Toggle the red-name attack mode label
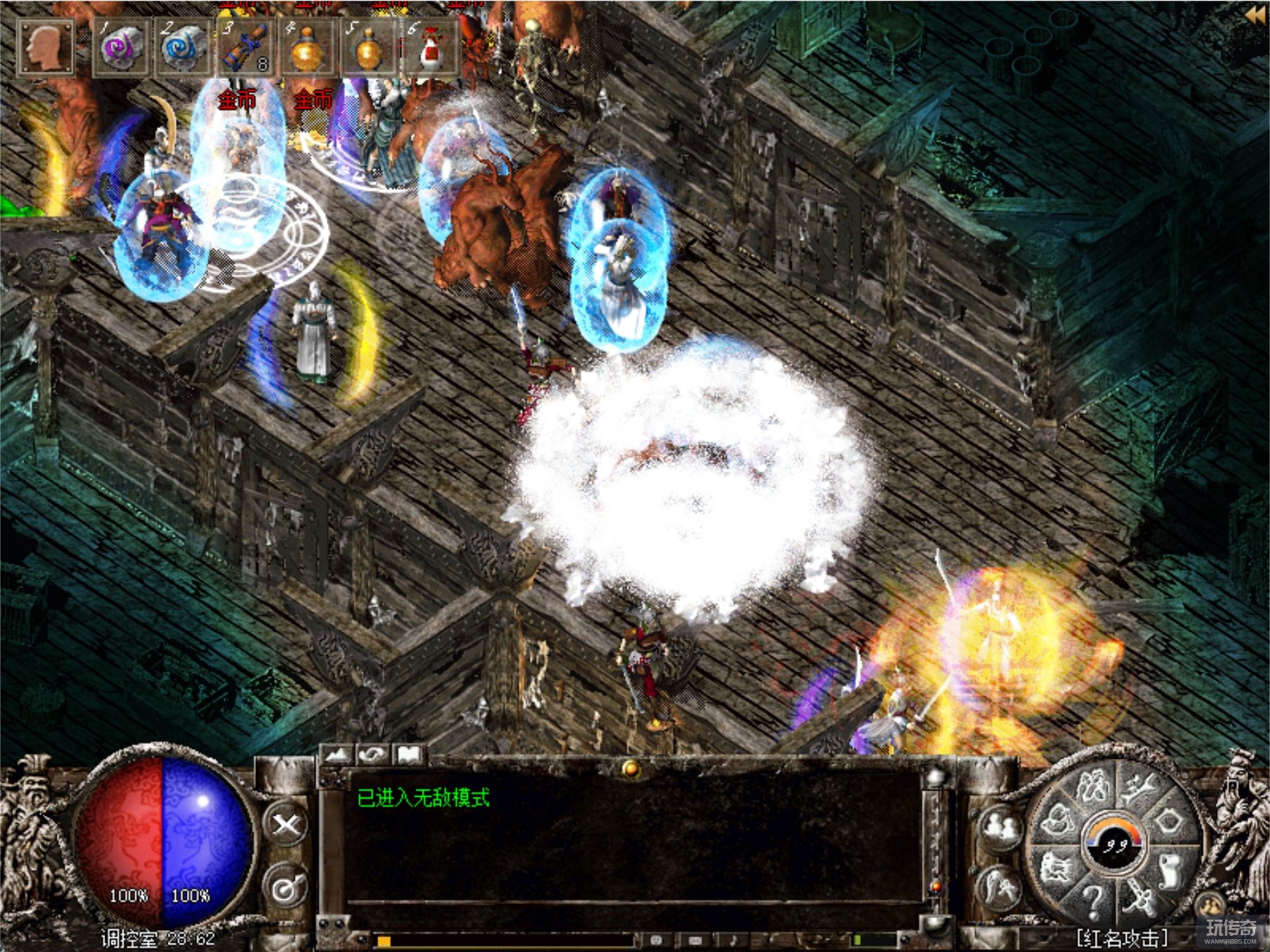1270x952 pixels. (1122, 938)
